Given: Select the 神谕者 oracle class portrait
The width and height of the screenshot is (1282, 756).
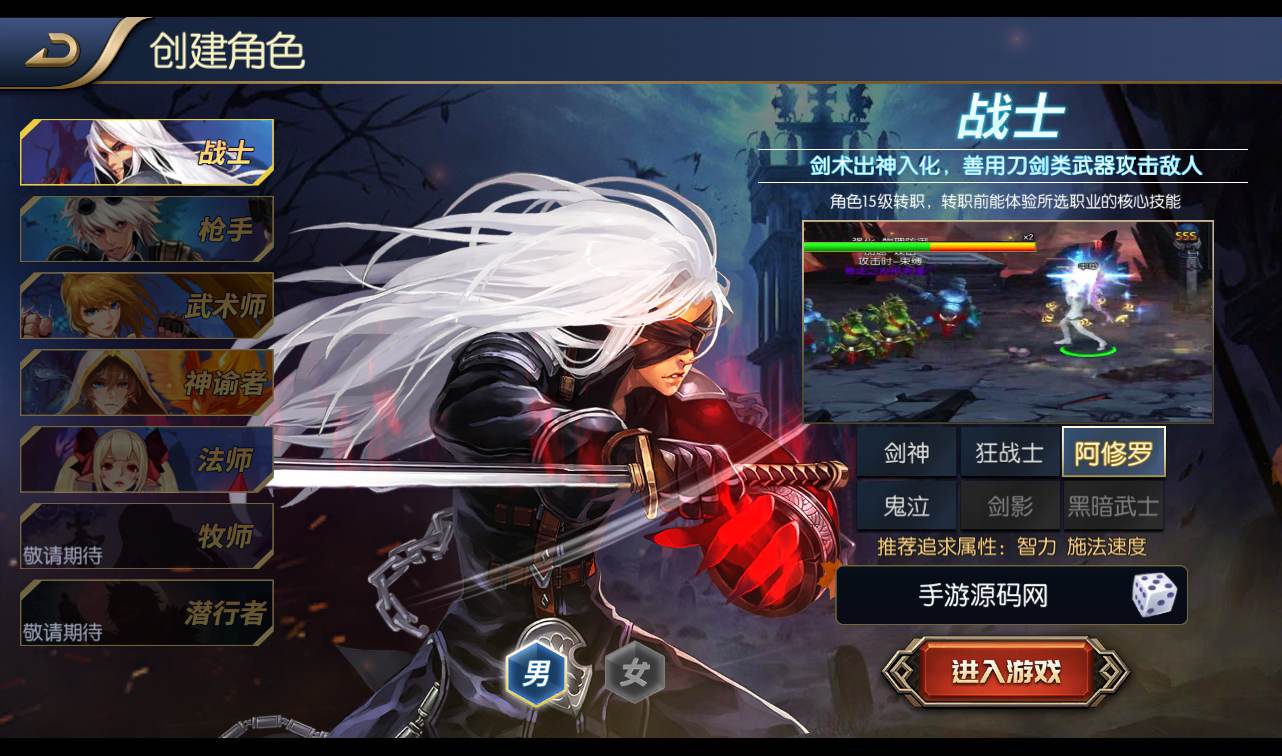Looking at the screenshot, I should (146, 383).
